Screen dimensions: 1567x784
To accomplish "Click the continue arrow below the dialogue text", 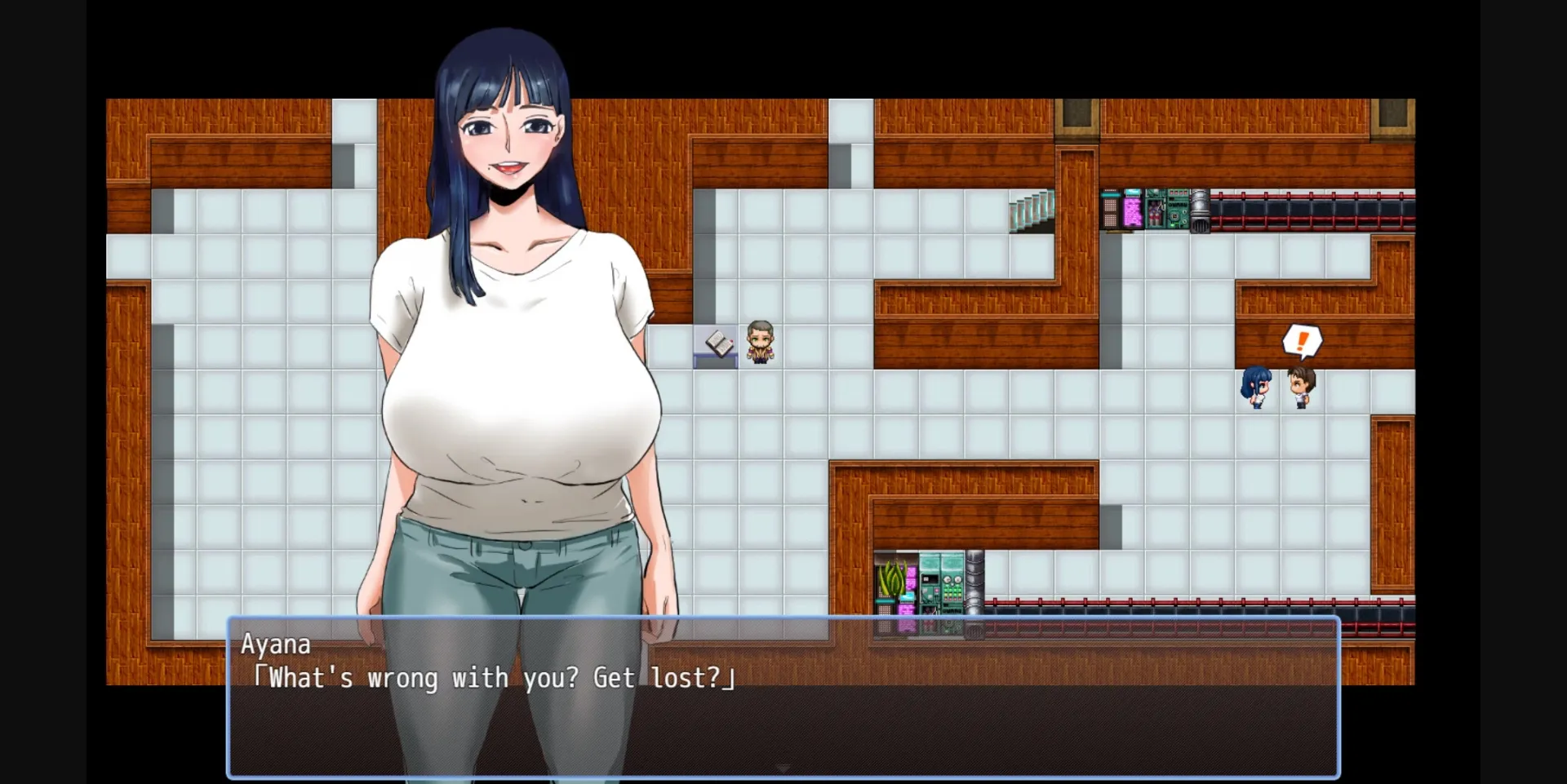I will click(783, 768).
